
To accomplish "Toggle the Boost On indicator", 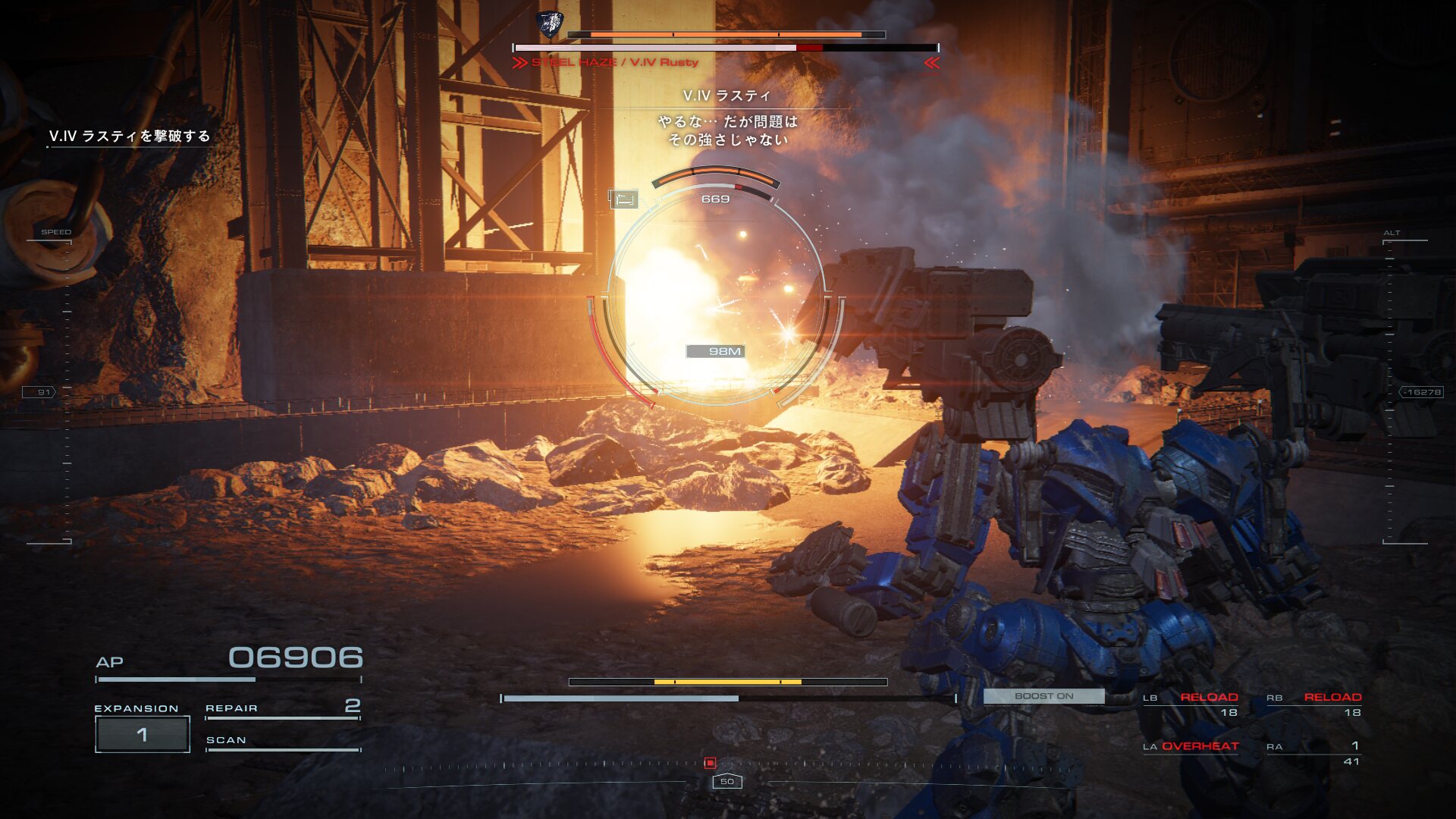I will [x=1043, y=696].
